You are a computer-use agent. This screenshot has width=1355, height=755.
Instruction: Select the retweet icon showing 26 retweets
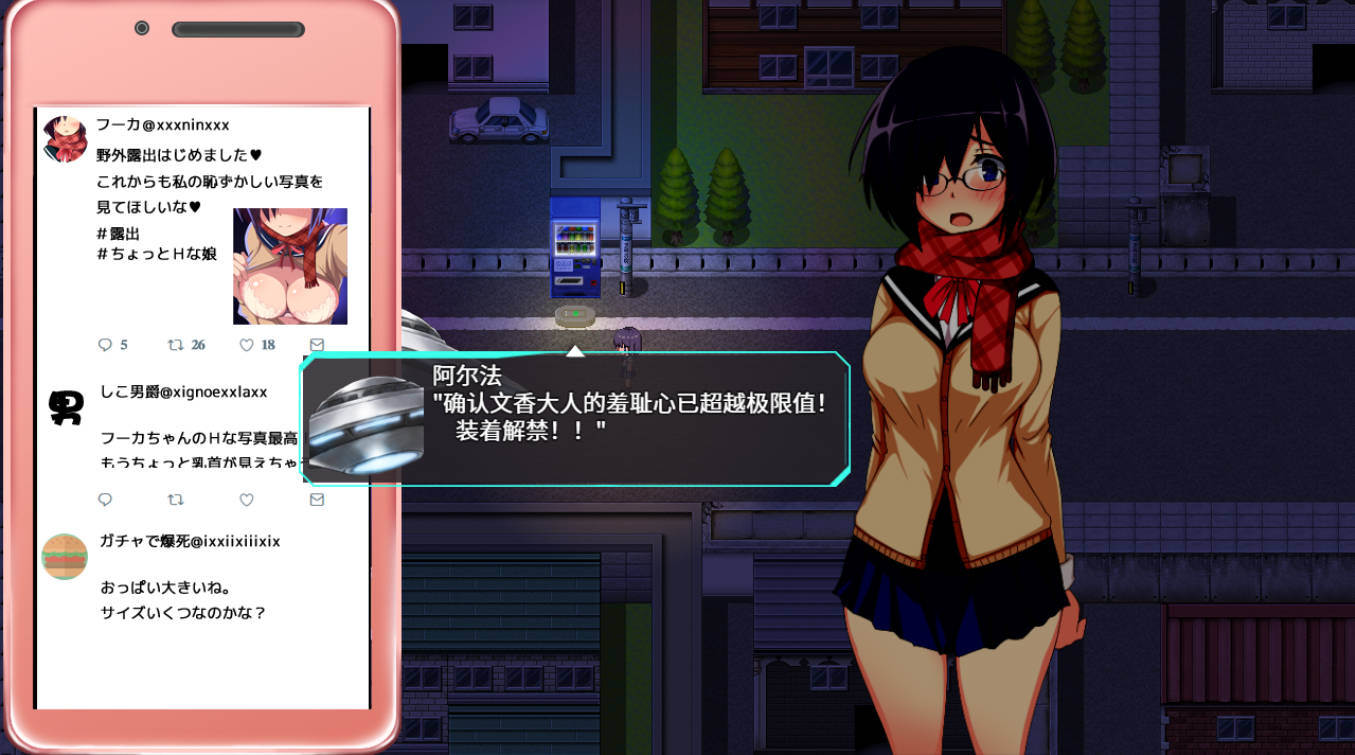click(x=176, y=345)
